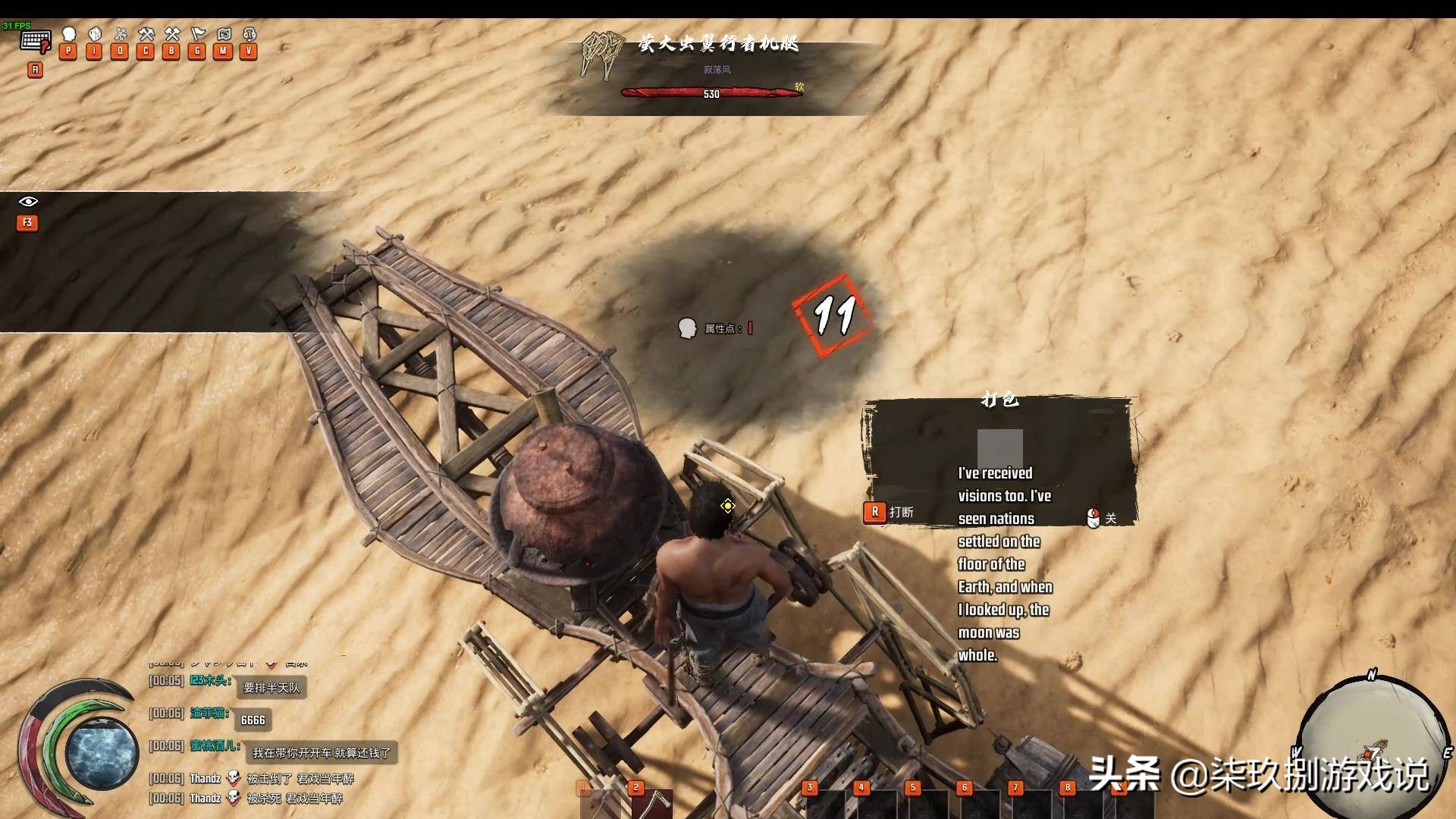Click the 属性点 attribute points indicator
The width and height of the screenshot is (1456, 819).
[716, 328]
